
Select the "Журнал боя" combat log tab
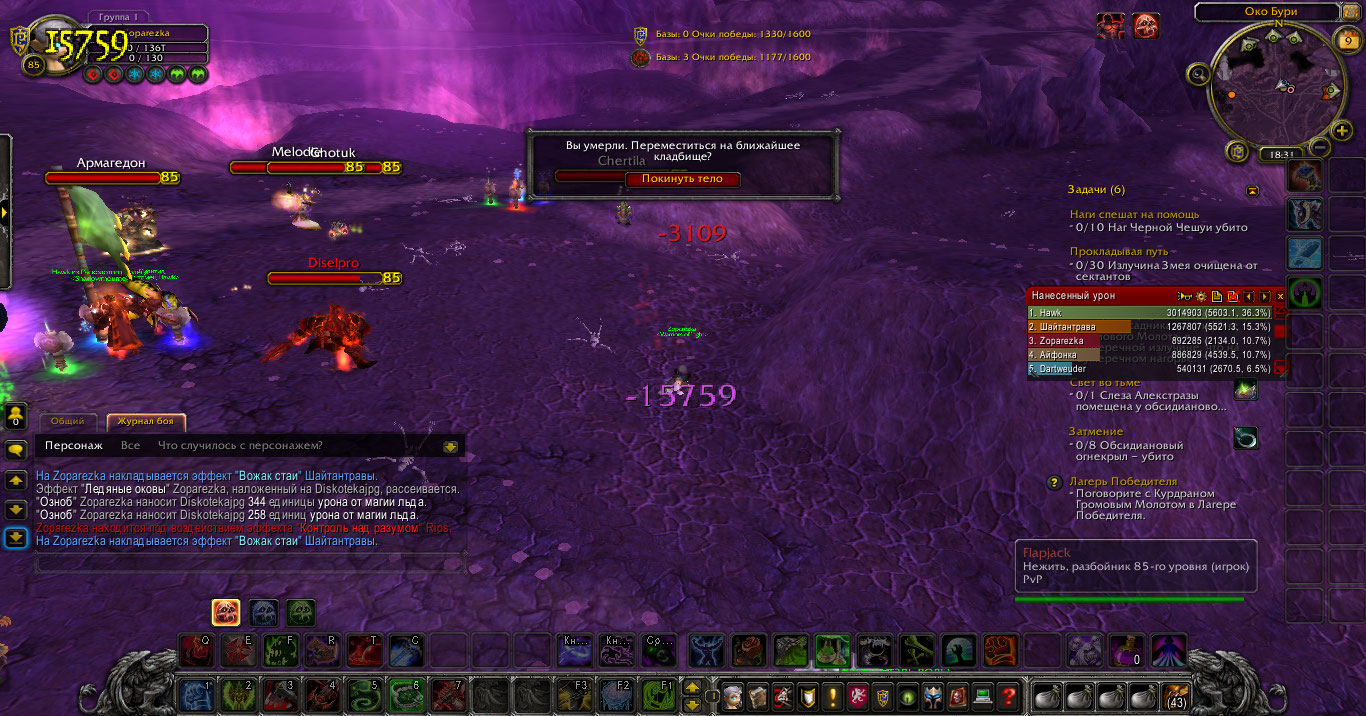click(146, 422)
